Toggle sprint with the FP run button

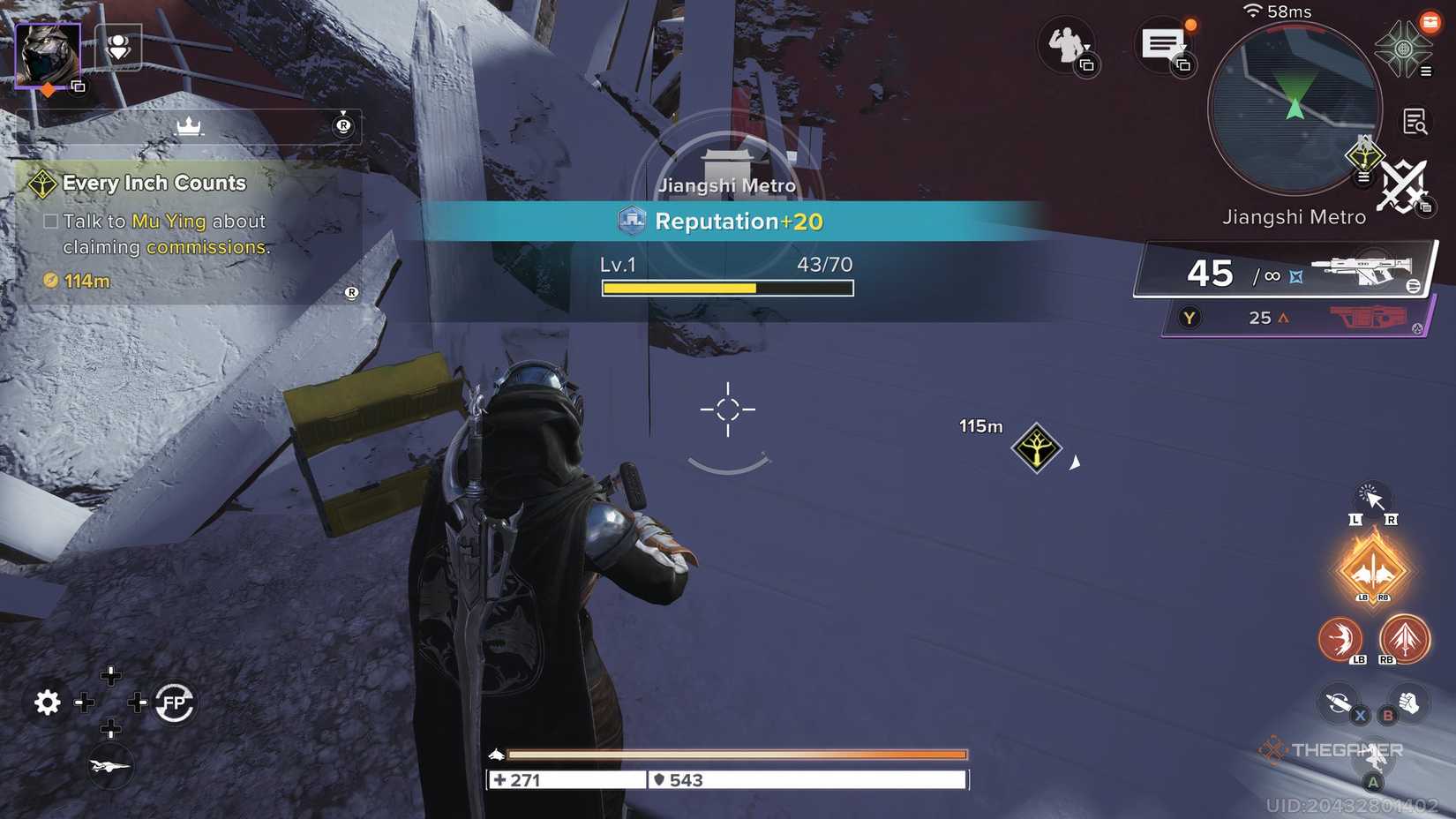point(173,703)
